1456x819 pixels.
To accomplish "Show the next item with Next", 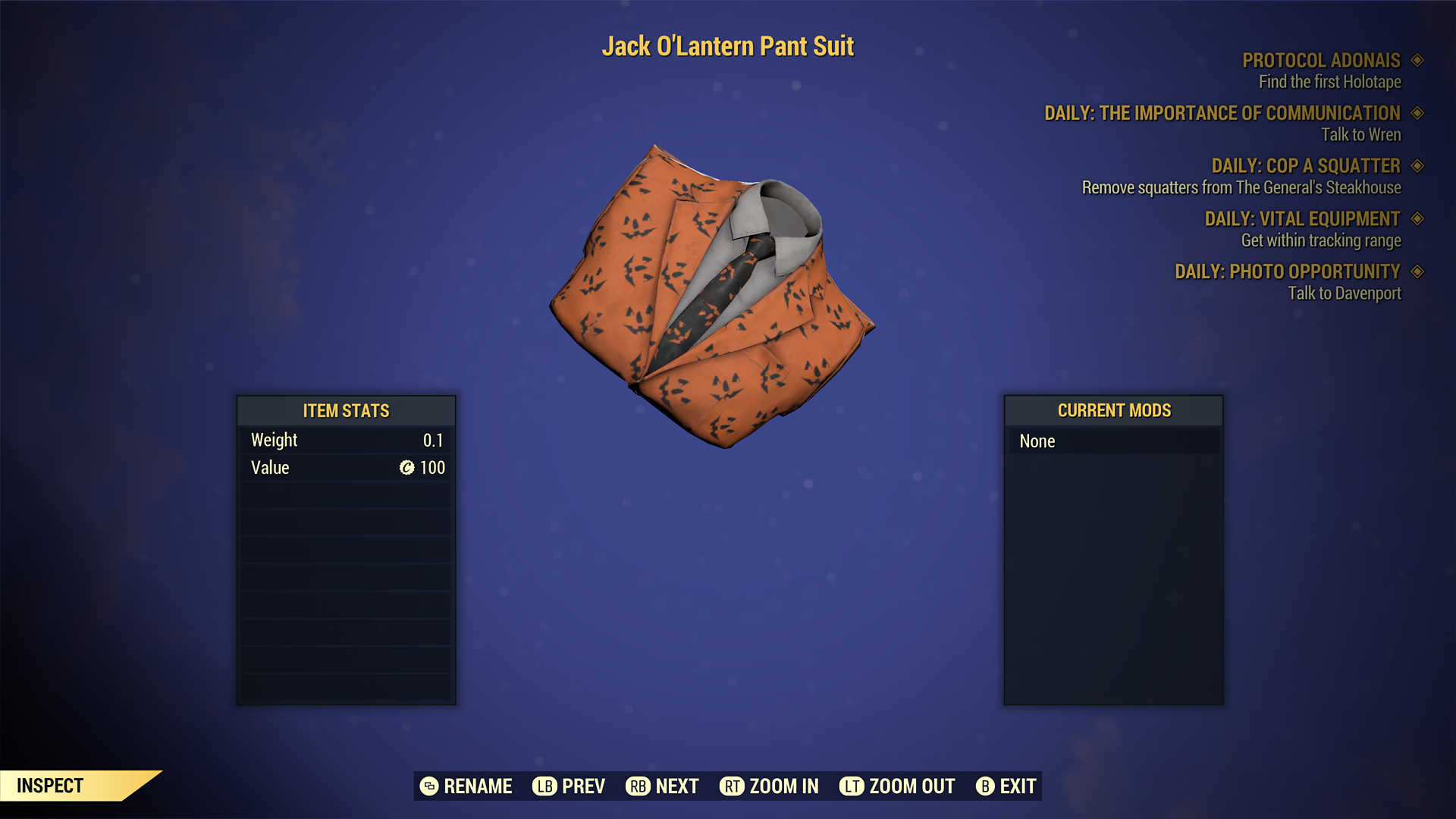I will [x=662, y=786].
